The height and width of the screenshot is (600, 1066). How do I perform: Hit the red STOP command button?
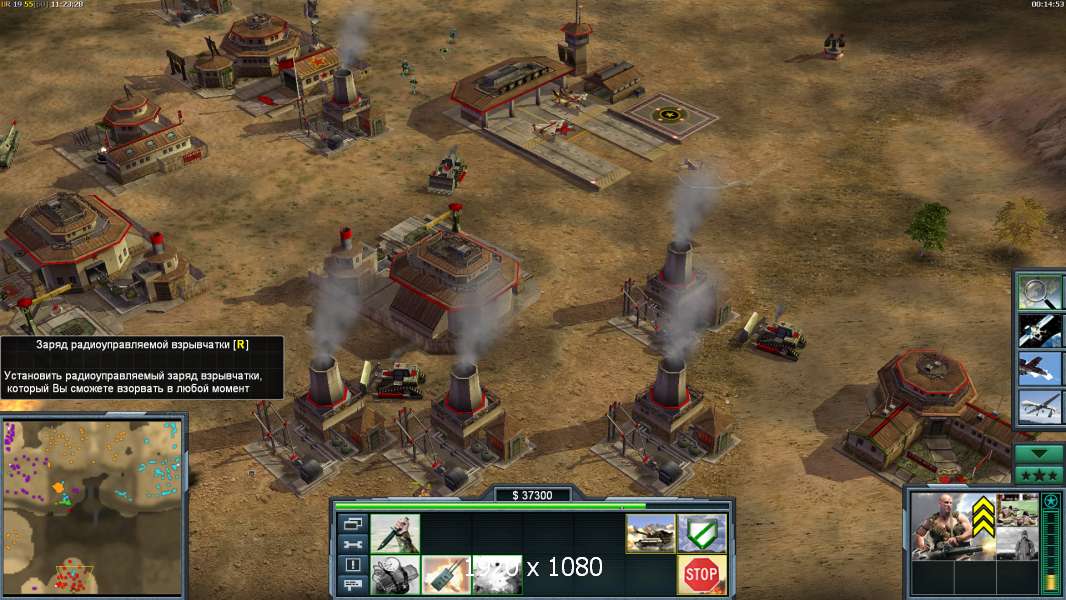pyautogui.click(x=702, y=574)
